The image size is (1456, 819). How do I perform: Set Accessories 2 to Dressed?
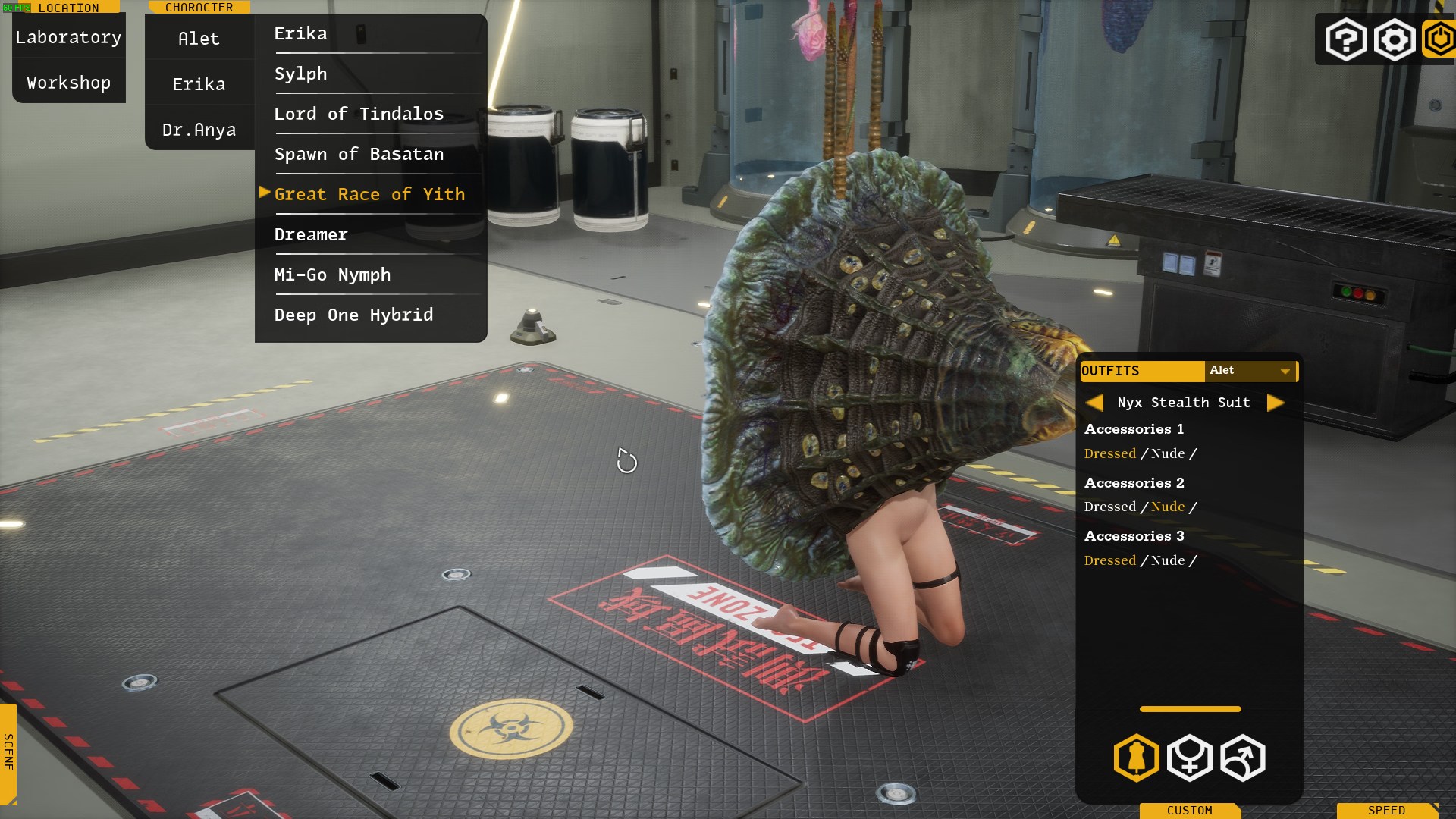click(1109, 507)
